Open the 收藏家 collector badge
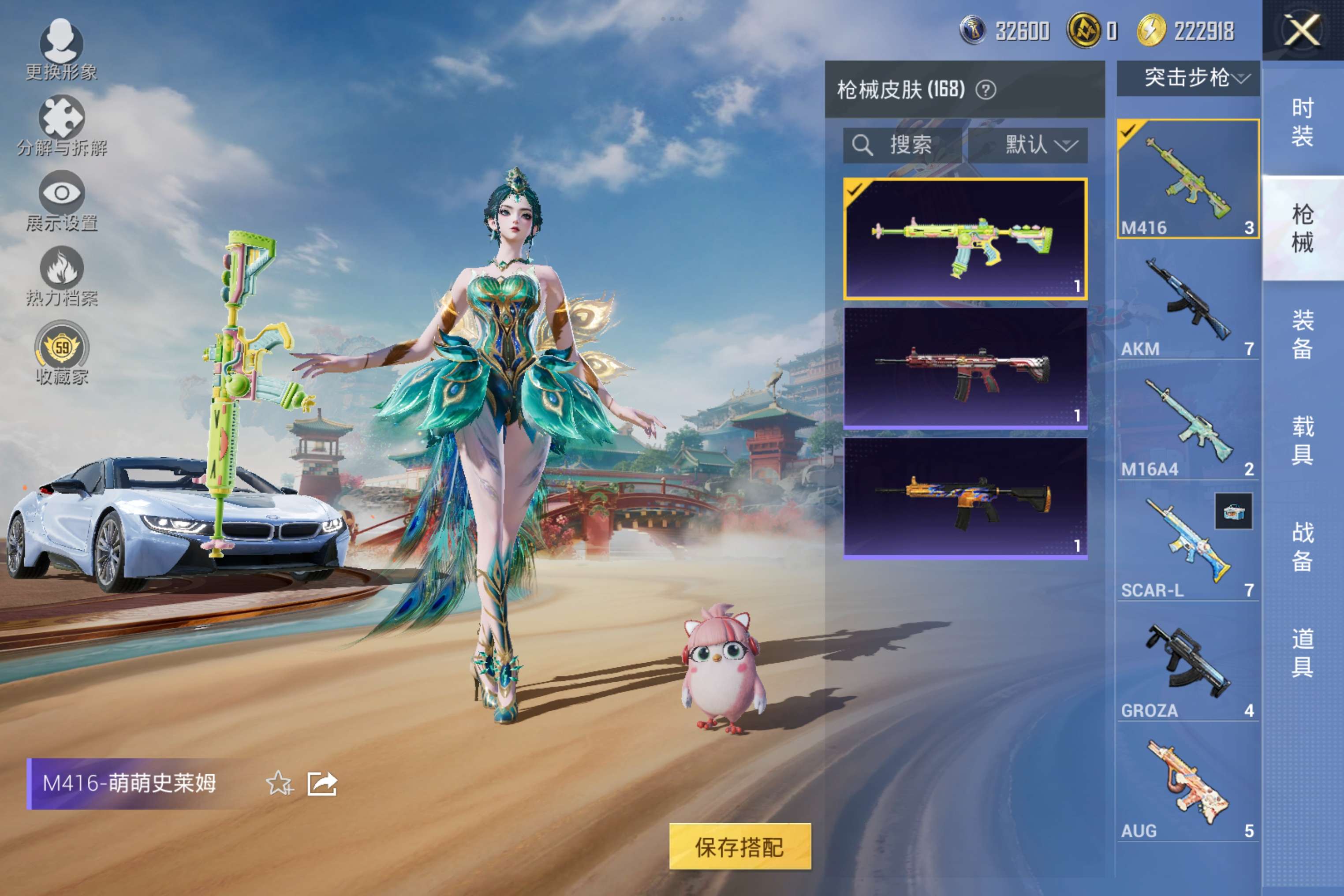Image resolution: width=1344 pixels, height=896 pixels. tap(61, 351)
